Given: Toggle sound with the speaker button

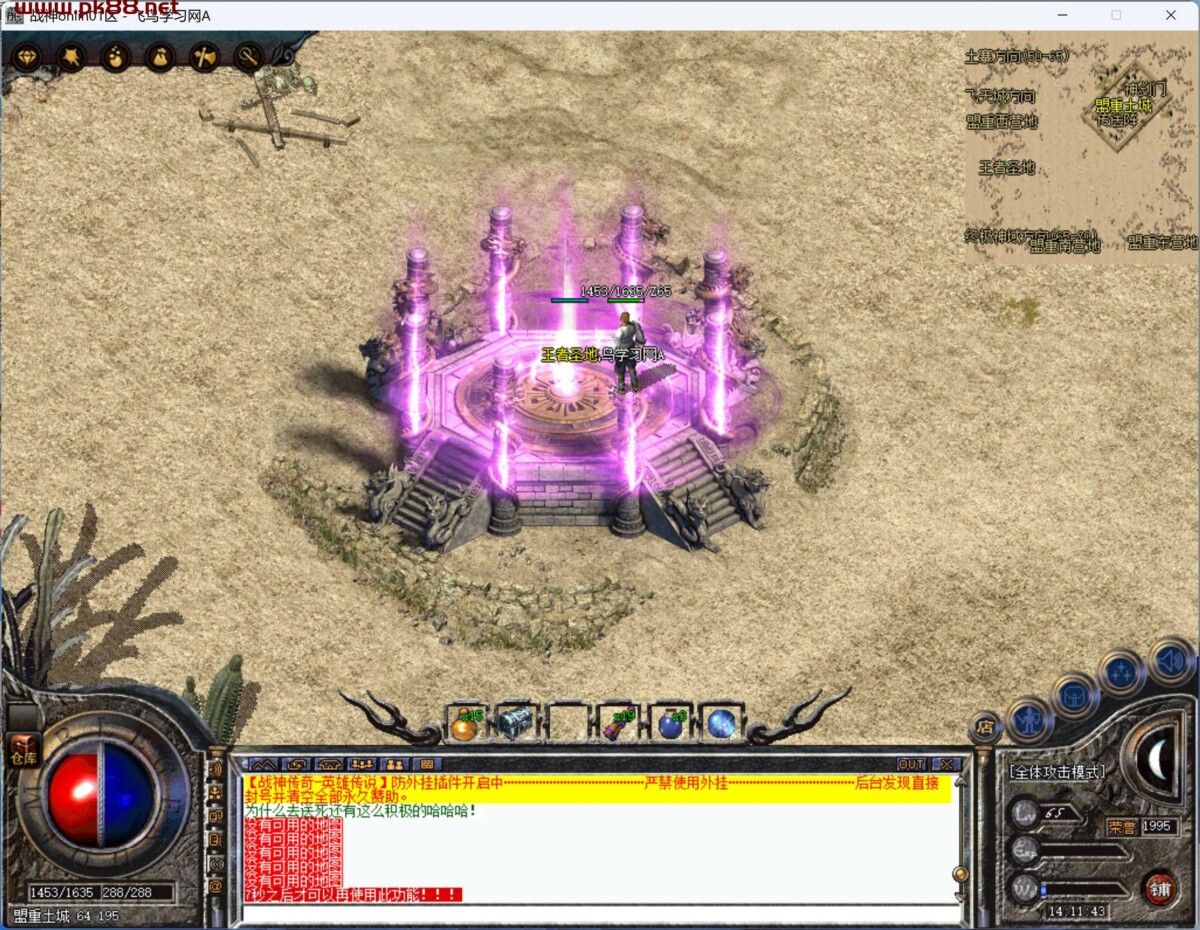Looking at the screenshot, I should (x=1170, y=660).
